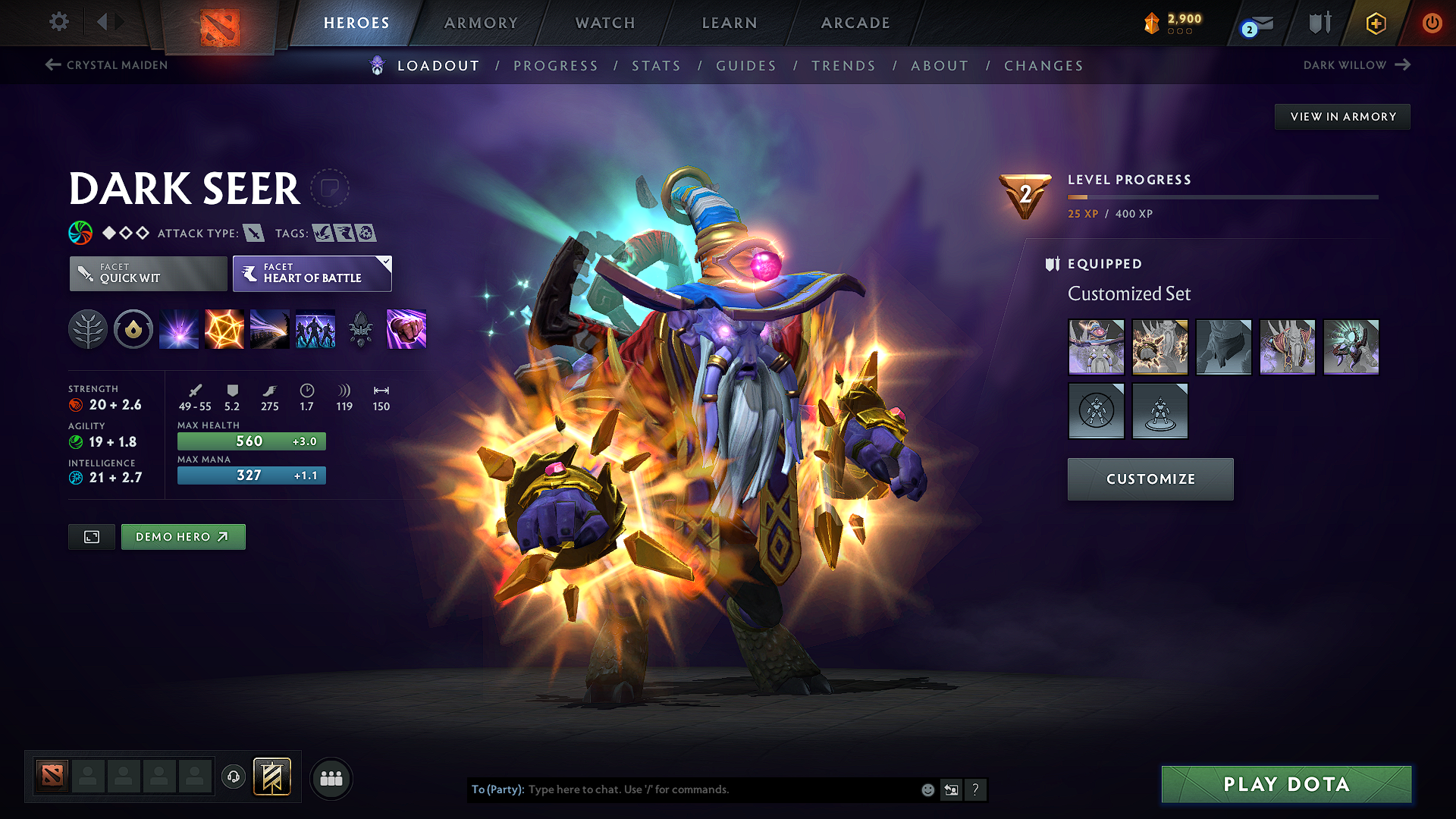Open the innate talent tree icon
This screenshot has height=819, width=1456.
tap(88, 329)
